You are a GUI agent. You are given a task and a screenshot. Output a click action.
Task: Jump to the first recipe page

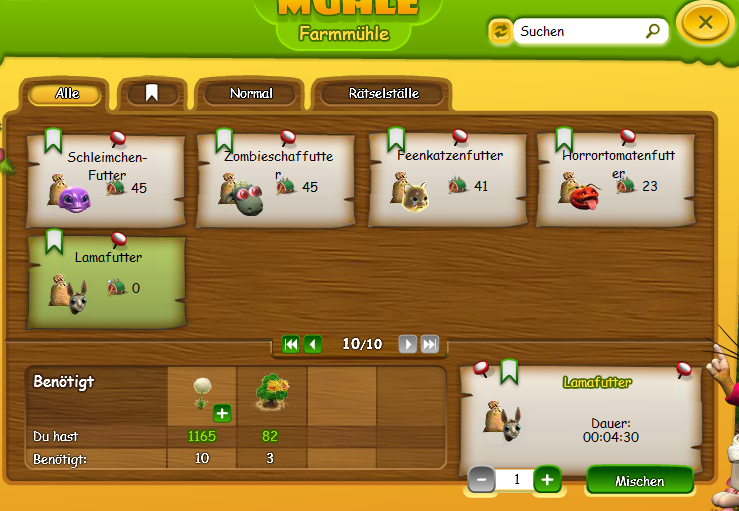tap(291, 344)
